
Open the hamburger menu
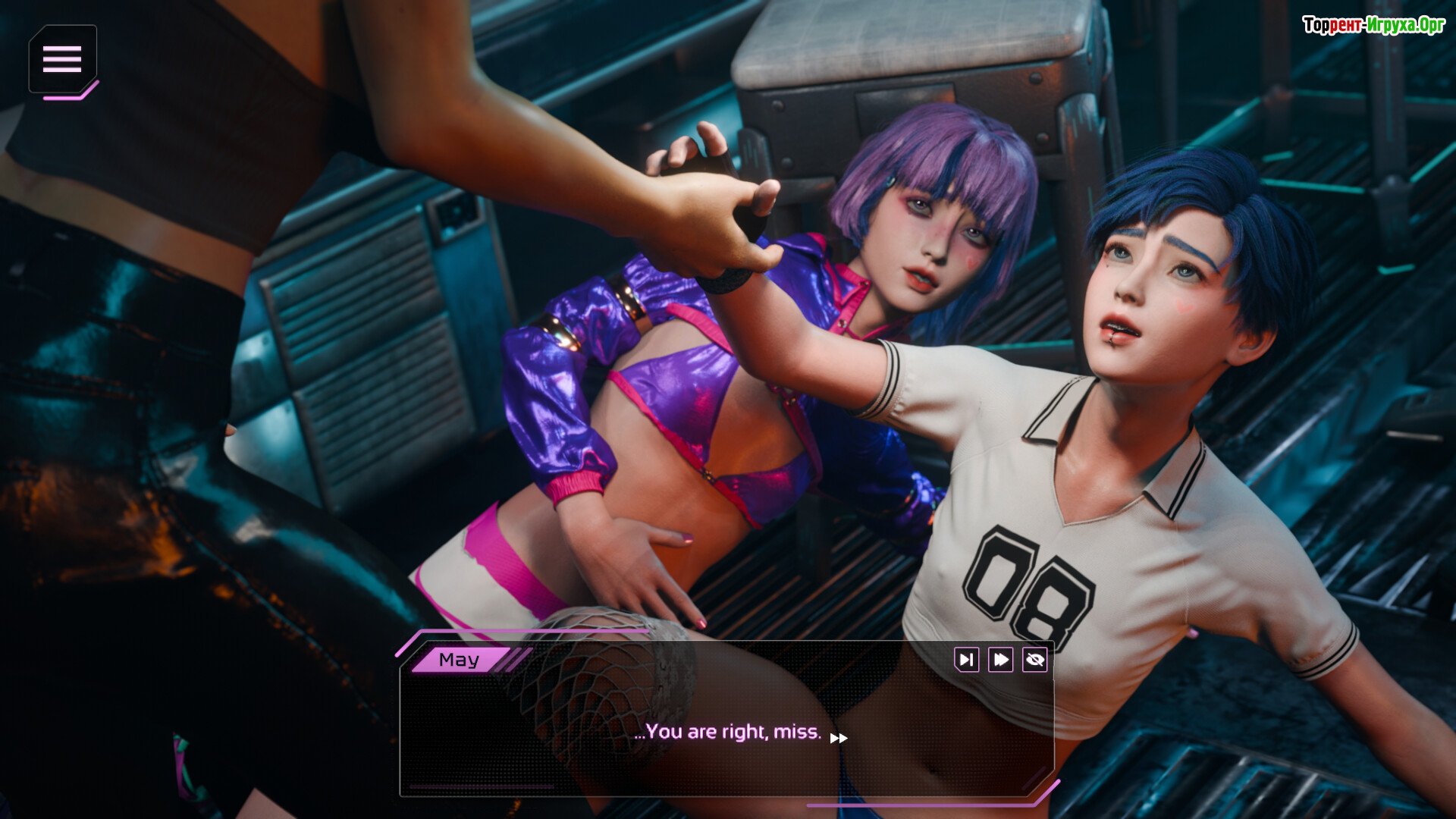coord(62,59)
